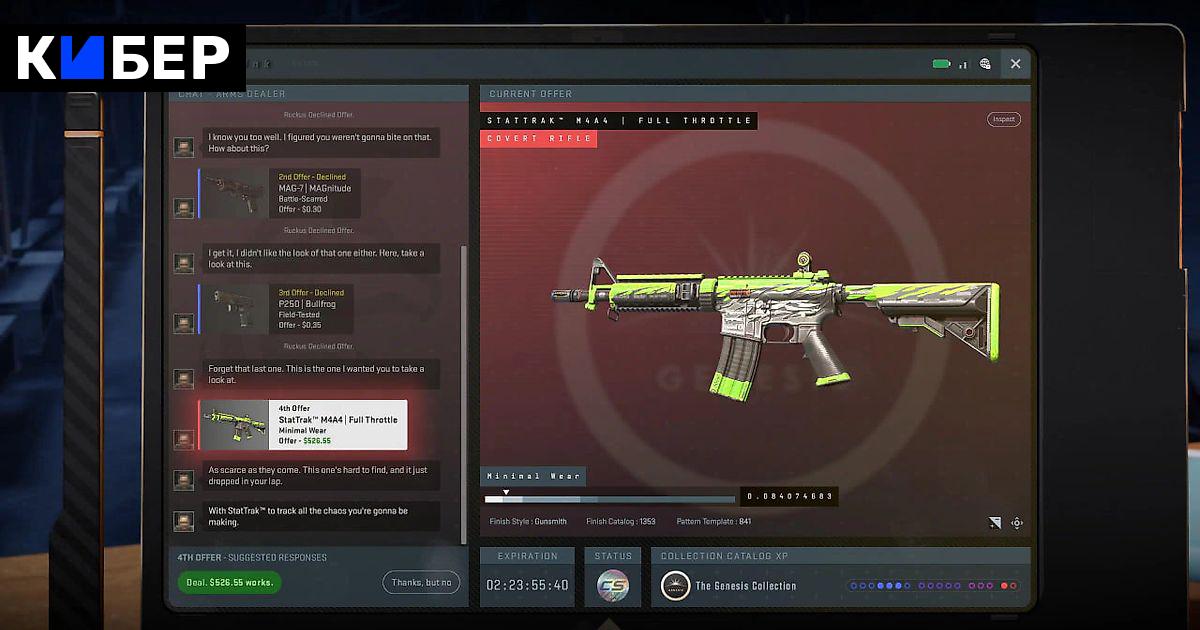Screen dimensions: 1200x630
Task: Inspect the M4A4 Full Throttle
Action: (1003, 119)
